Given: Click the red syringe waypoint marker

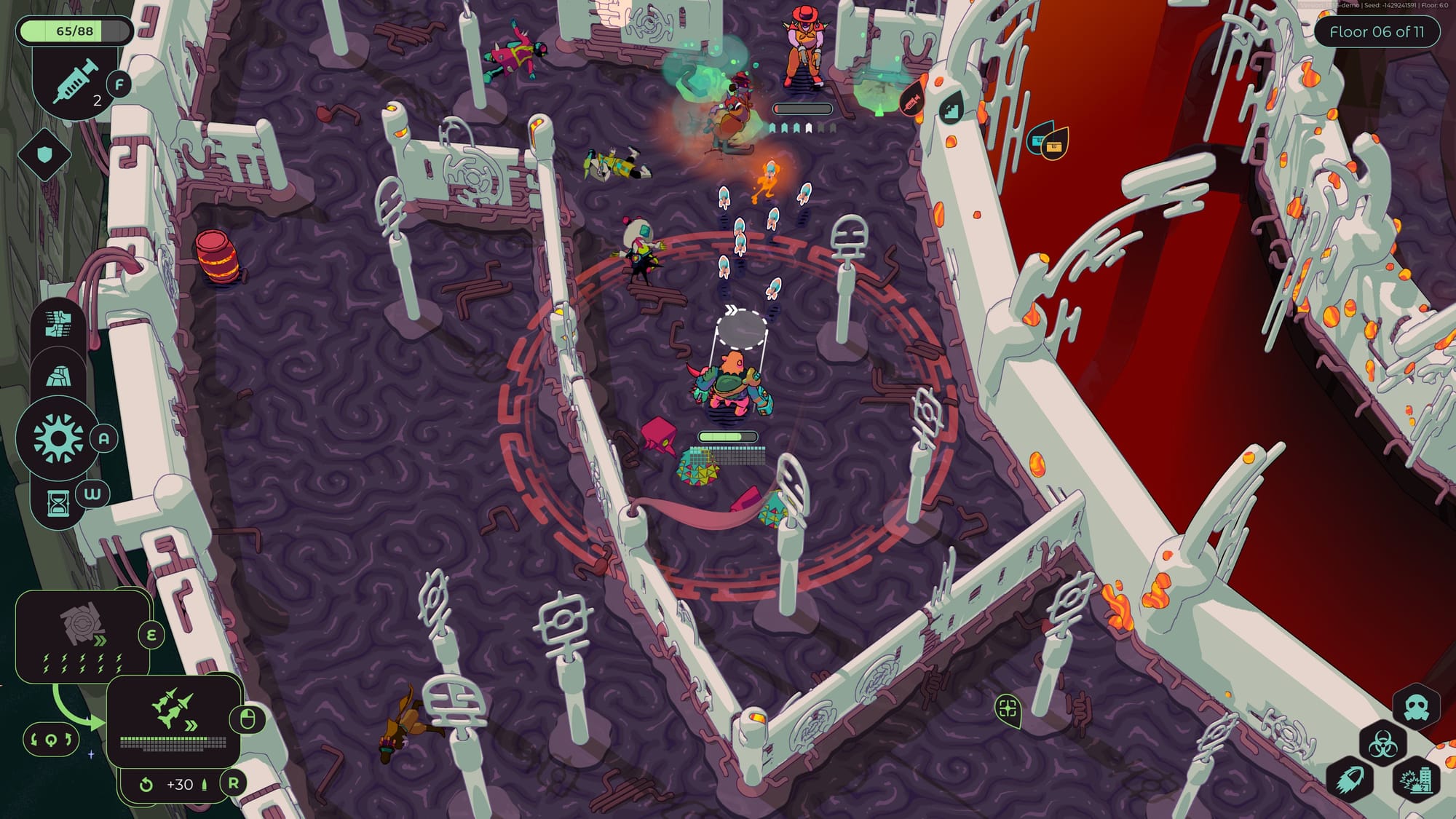Looking at the screenshot, I should click(914, 101).
